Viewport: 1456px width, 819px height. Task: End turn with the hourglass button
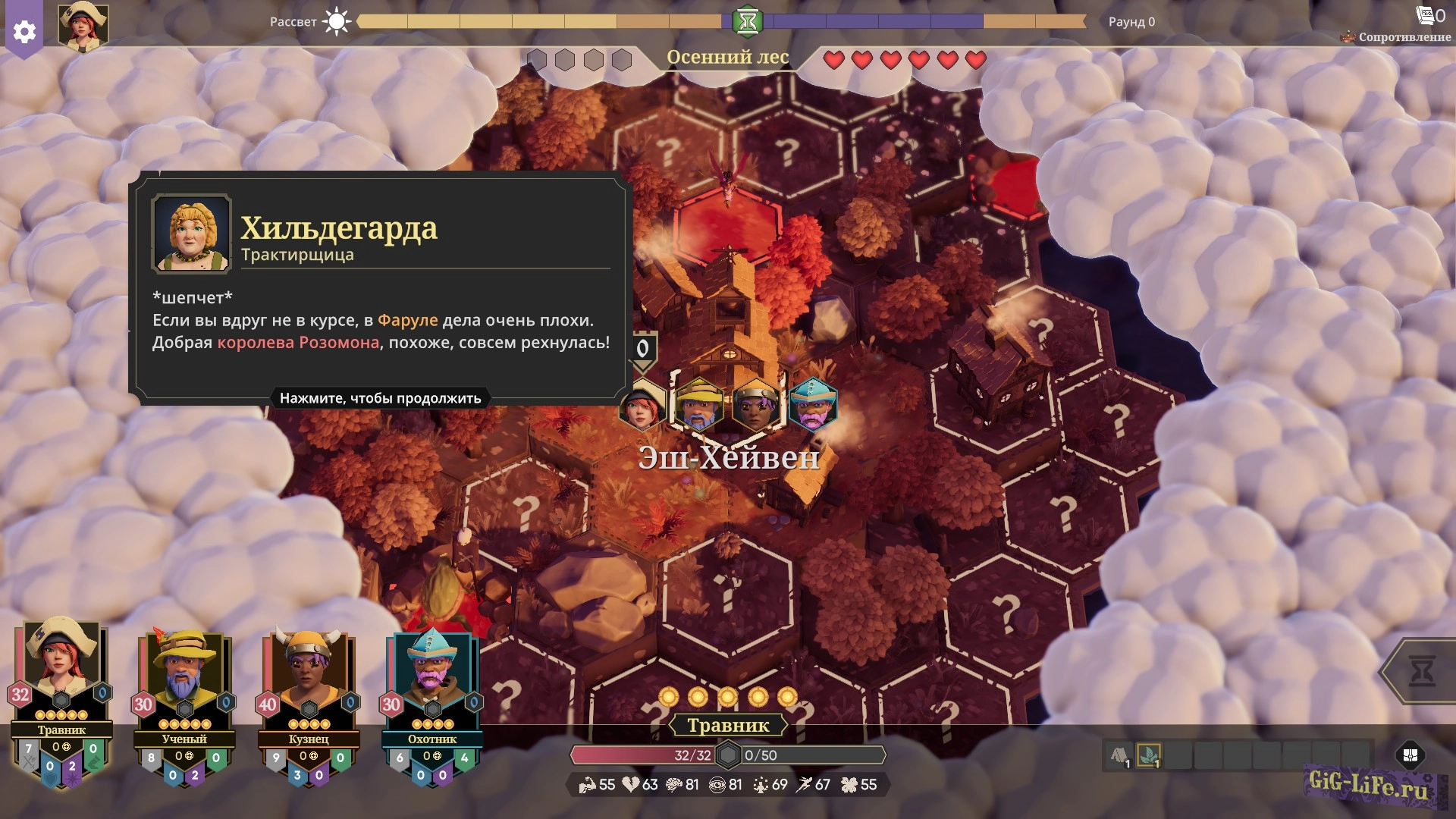(x=1421, y=671)
